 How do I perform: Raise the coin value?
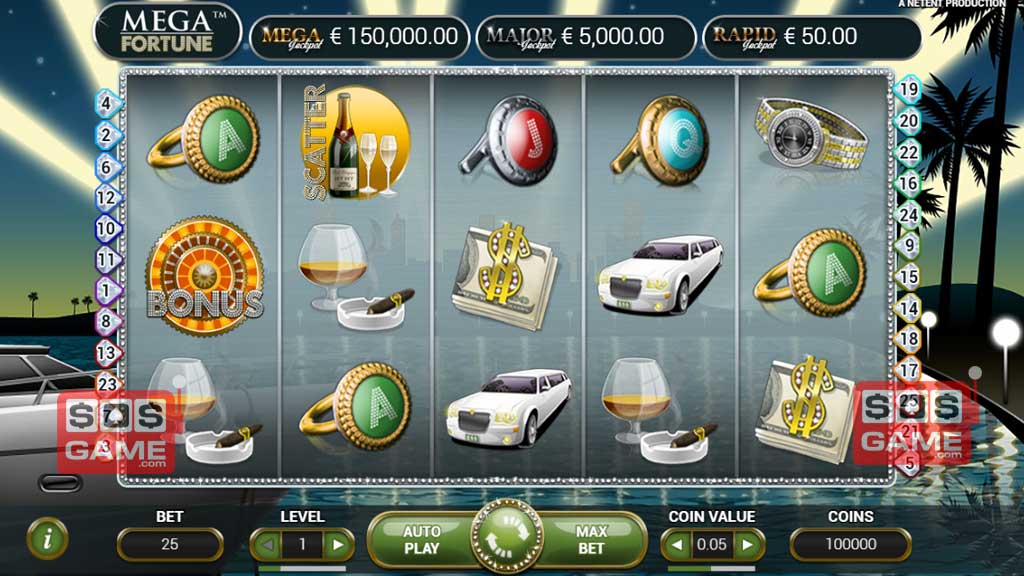point(749,545)
